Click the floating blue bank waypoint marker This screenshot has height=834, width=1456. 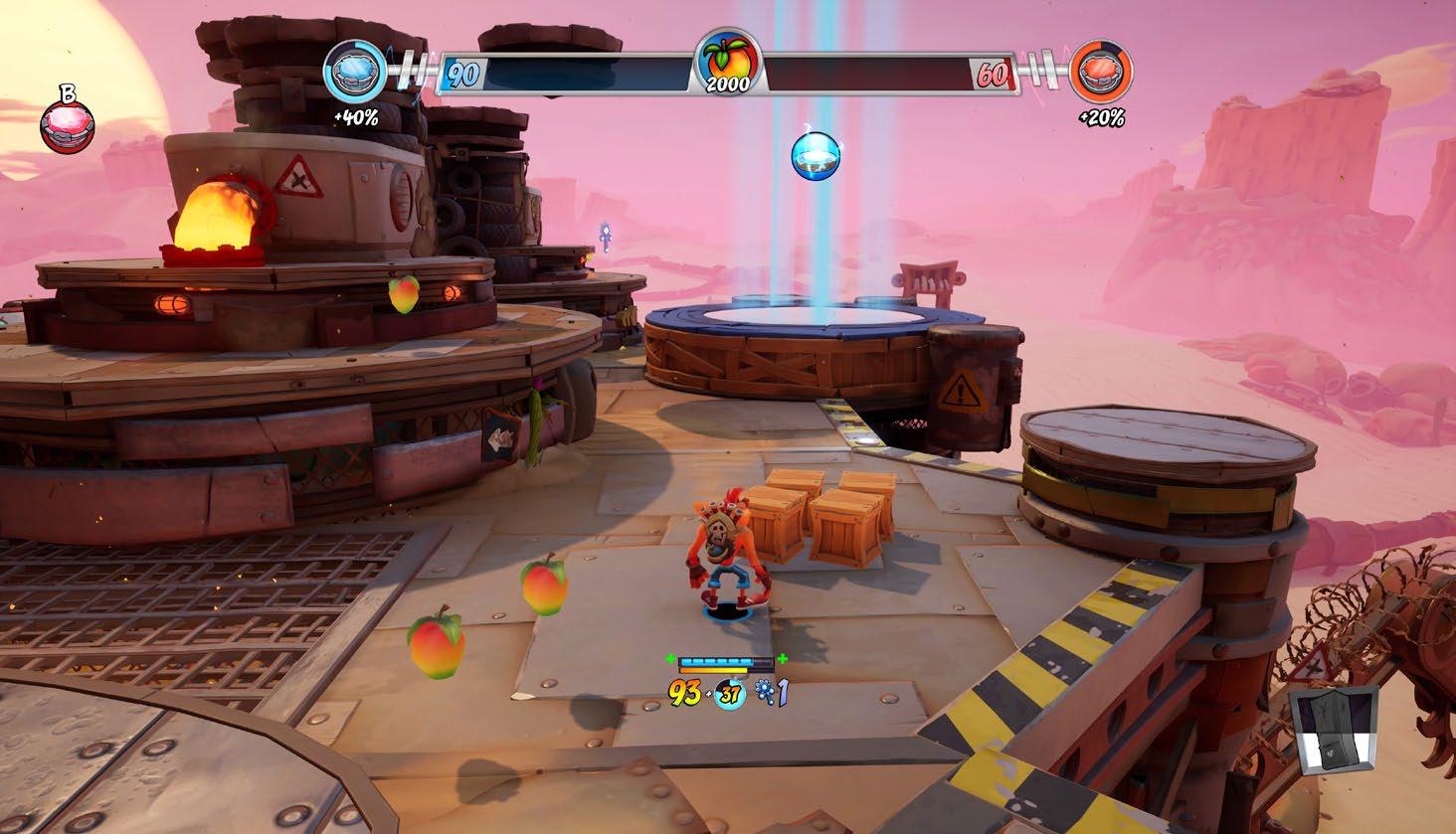[817, 155]
